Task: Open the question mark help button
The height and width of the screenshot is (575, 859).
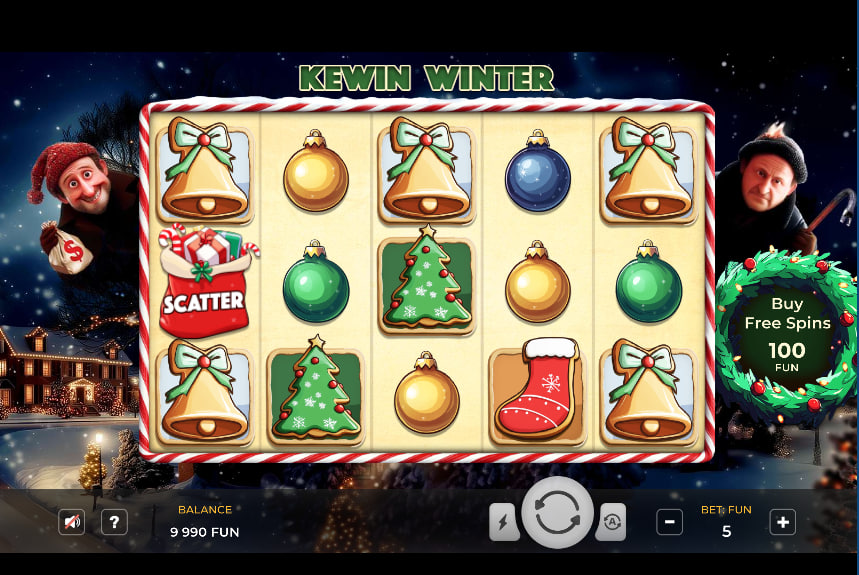Action: coord(115,521)
